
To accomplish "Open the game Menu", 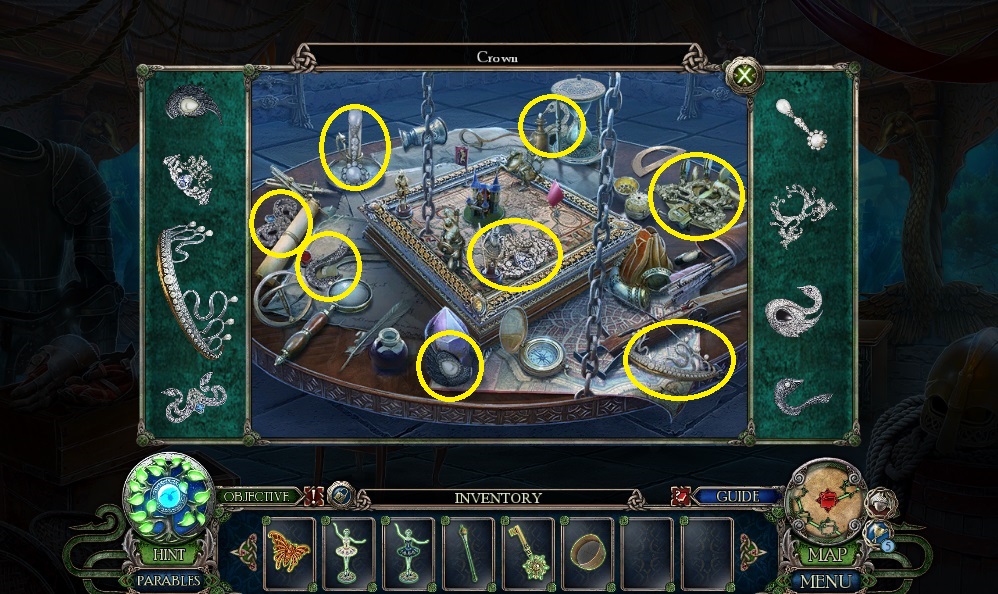I will 826,580.
